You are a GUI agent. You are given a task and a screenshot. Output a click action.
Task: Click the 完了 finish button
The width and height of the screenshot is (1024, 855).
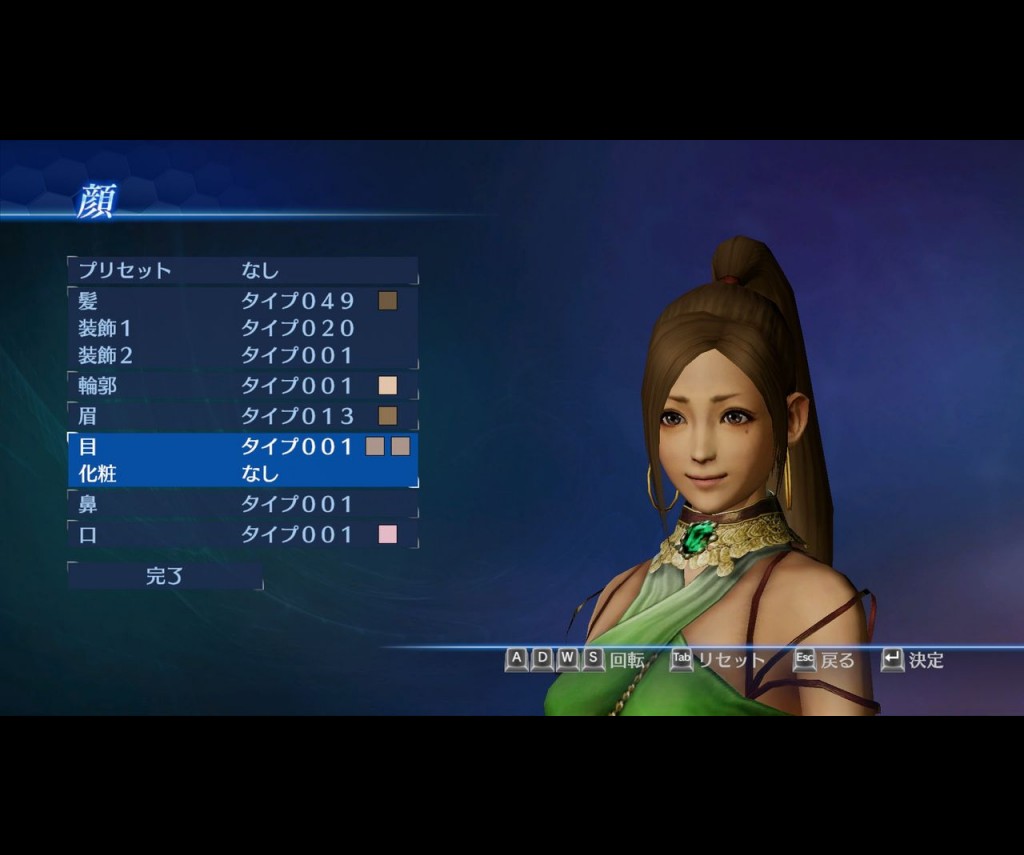165,576
